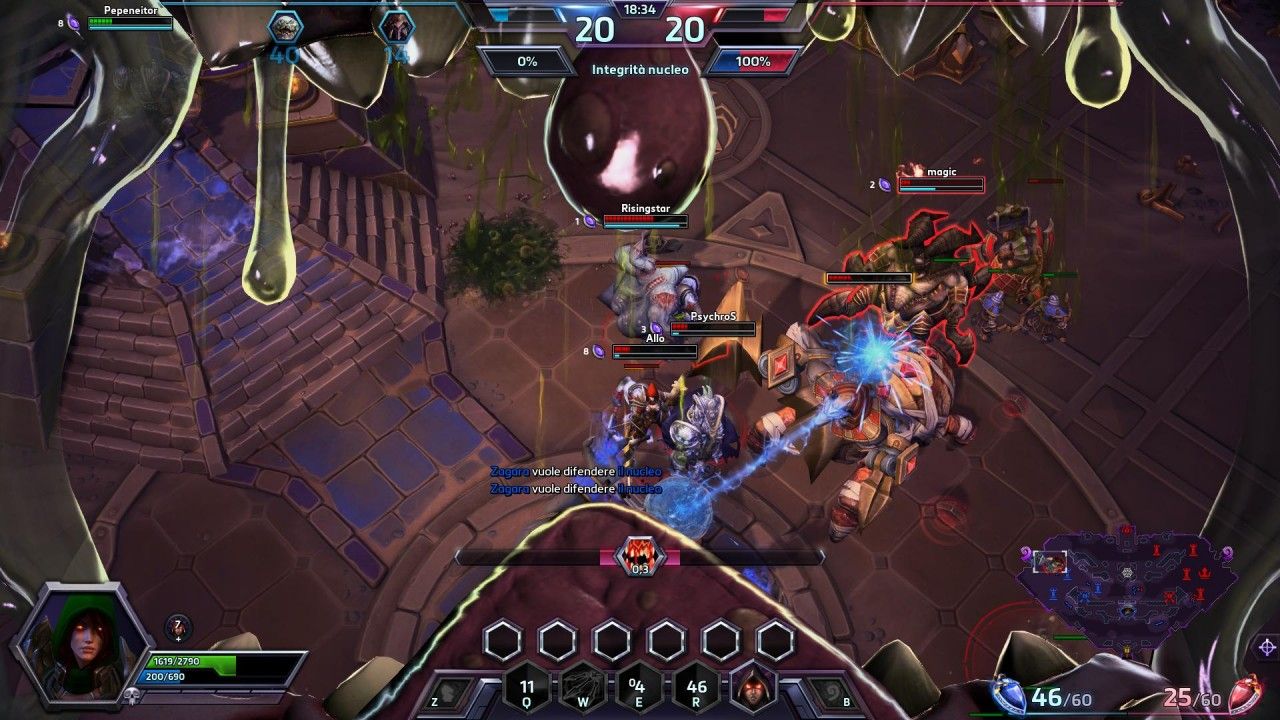This screenshot has height=720, width=1280.
Task: Activate Valeera's glowing-eyes trait icon
Action: pos(754,693)
